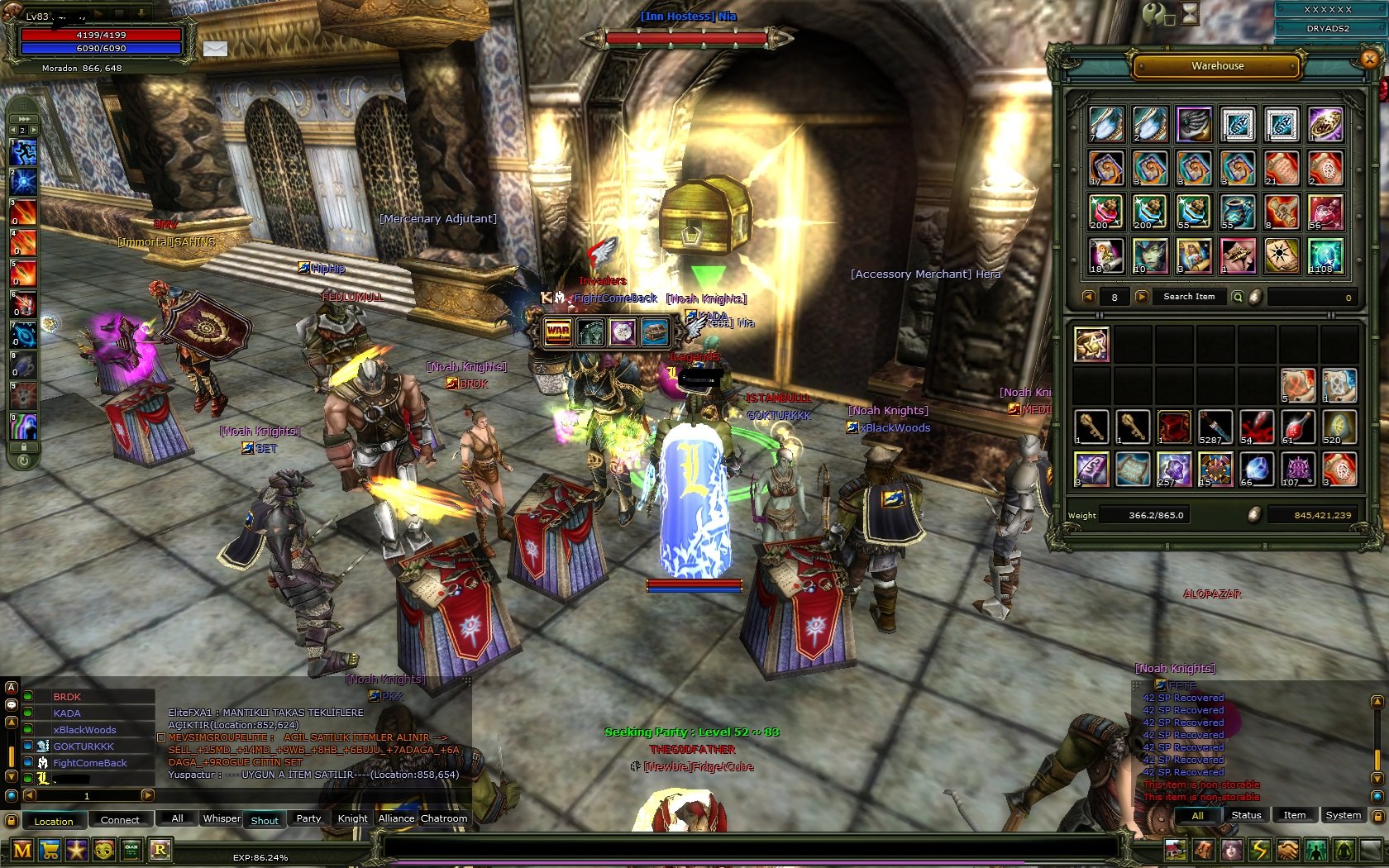The height and width of the screenshot is (868, 1389).
Task: Open the Chatroom tab
Action: coord(444,818)
